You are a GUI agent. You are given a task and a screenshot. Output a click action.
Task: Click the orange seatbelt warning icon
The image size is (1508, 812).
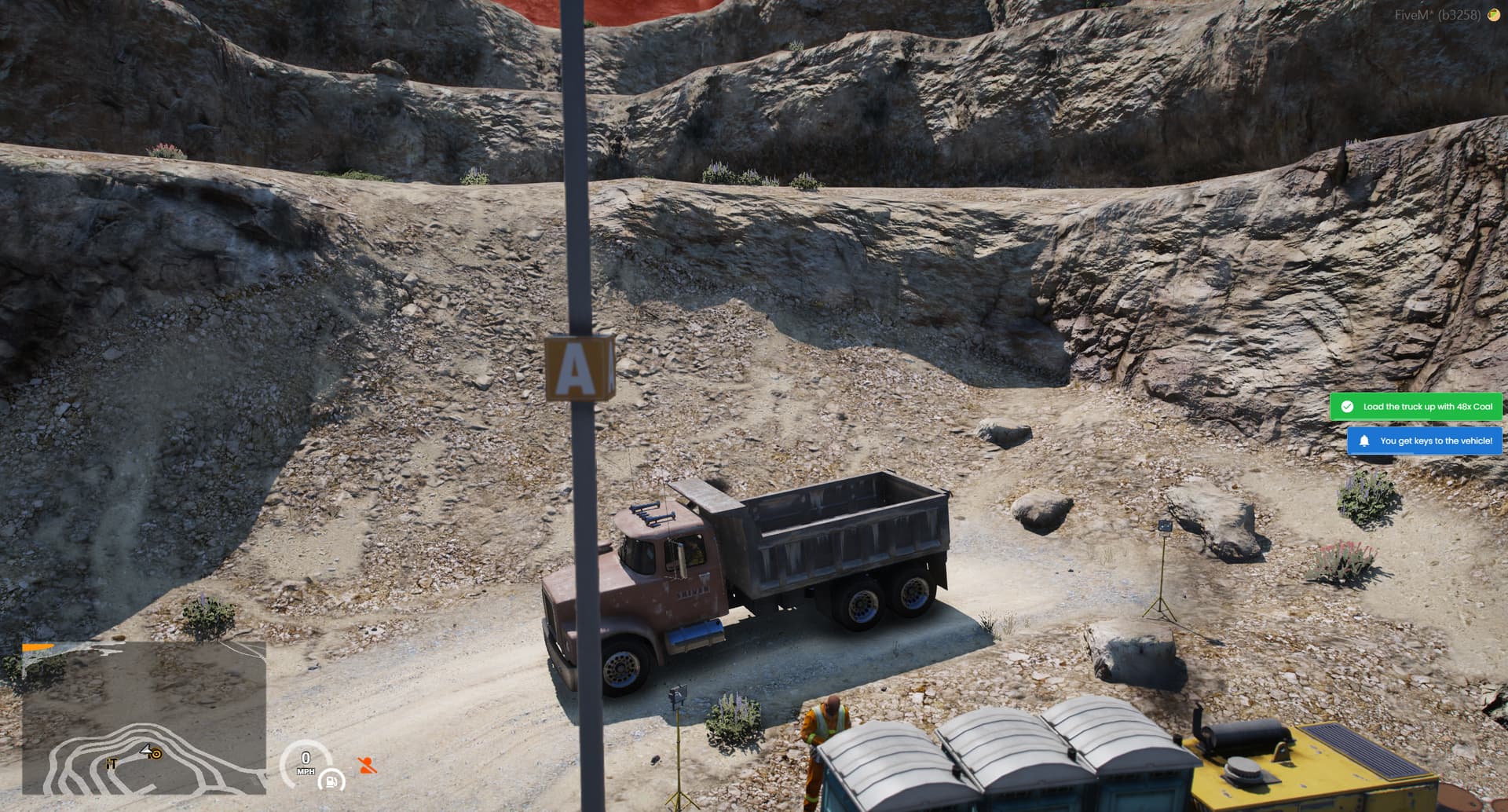point(363,765)
